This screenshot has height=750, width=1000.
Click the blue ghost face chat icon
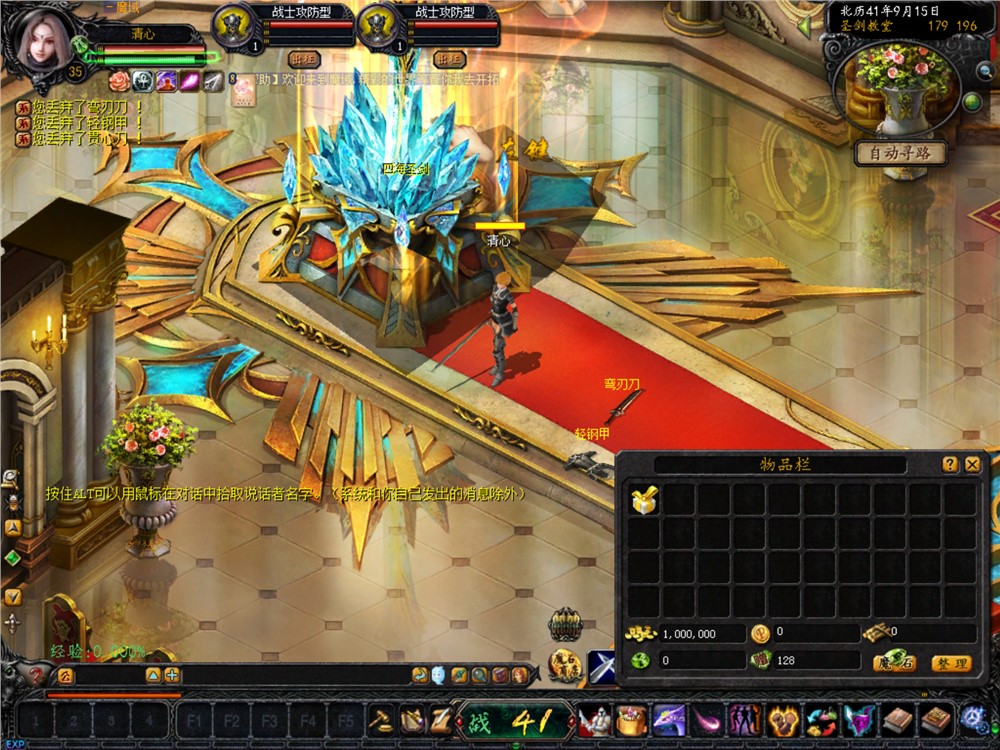coord(438,675)
